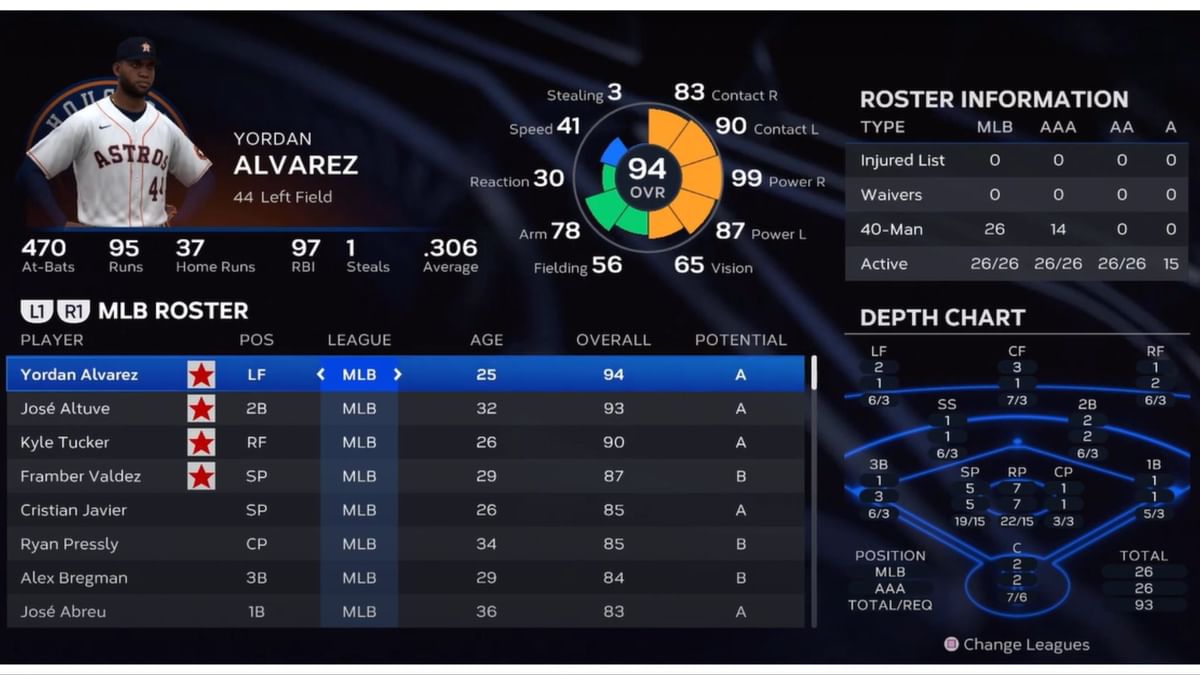Click the Change Leagues option
This screenshot has height=675, width=1200.
1017,645
